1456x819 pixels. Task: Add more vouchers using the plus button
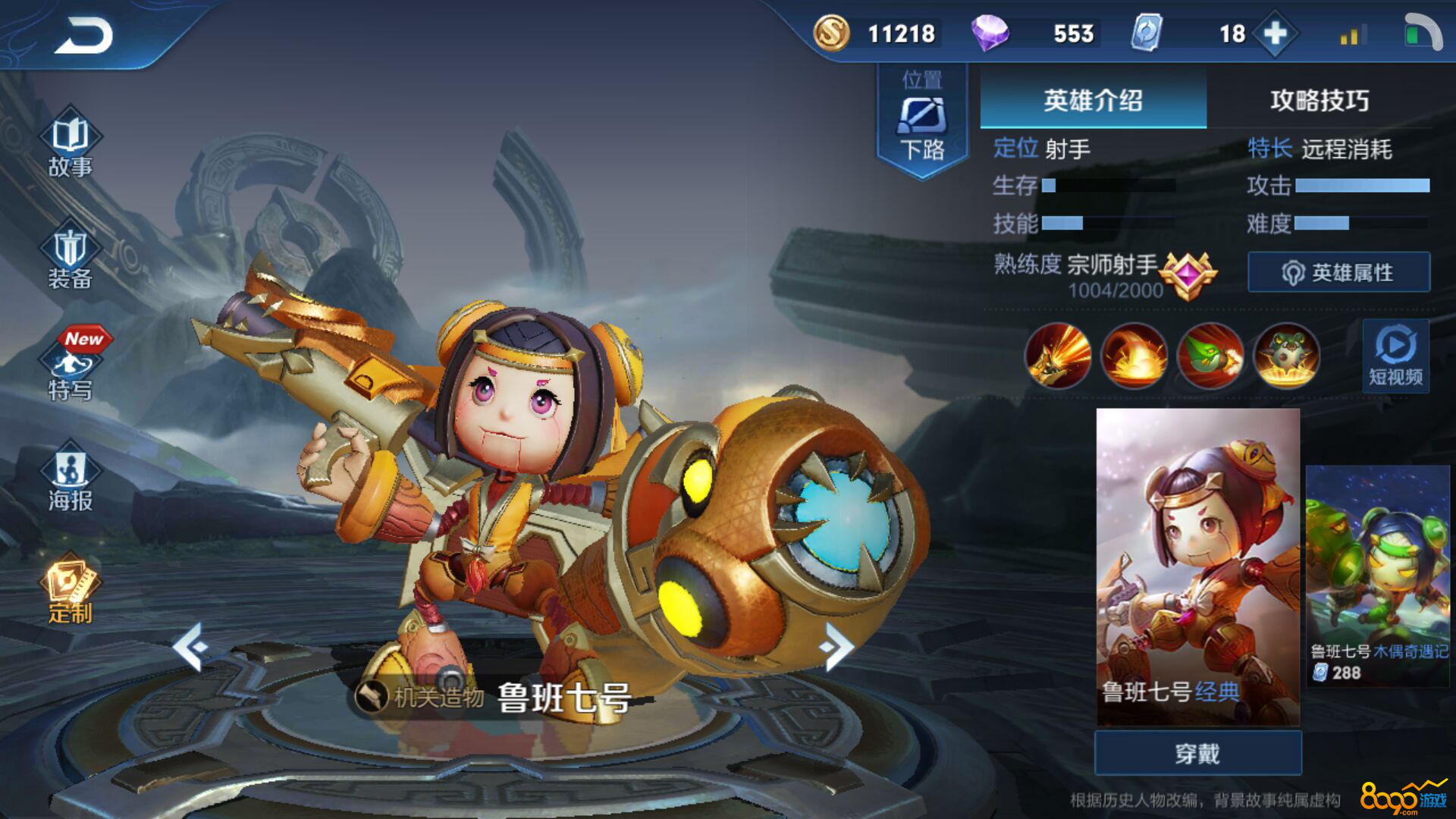[1276, 33]
